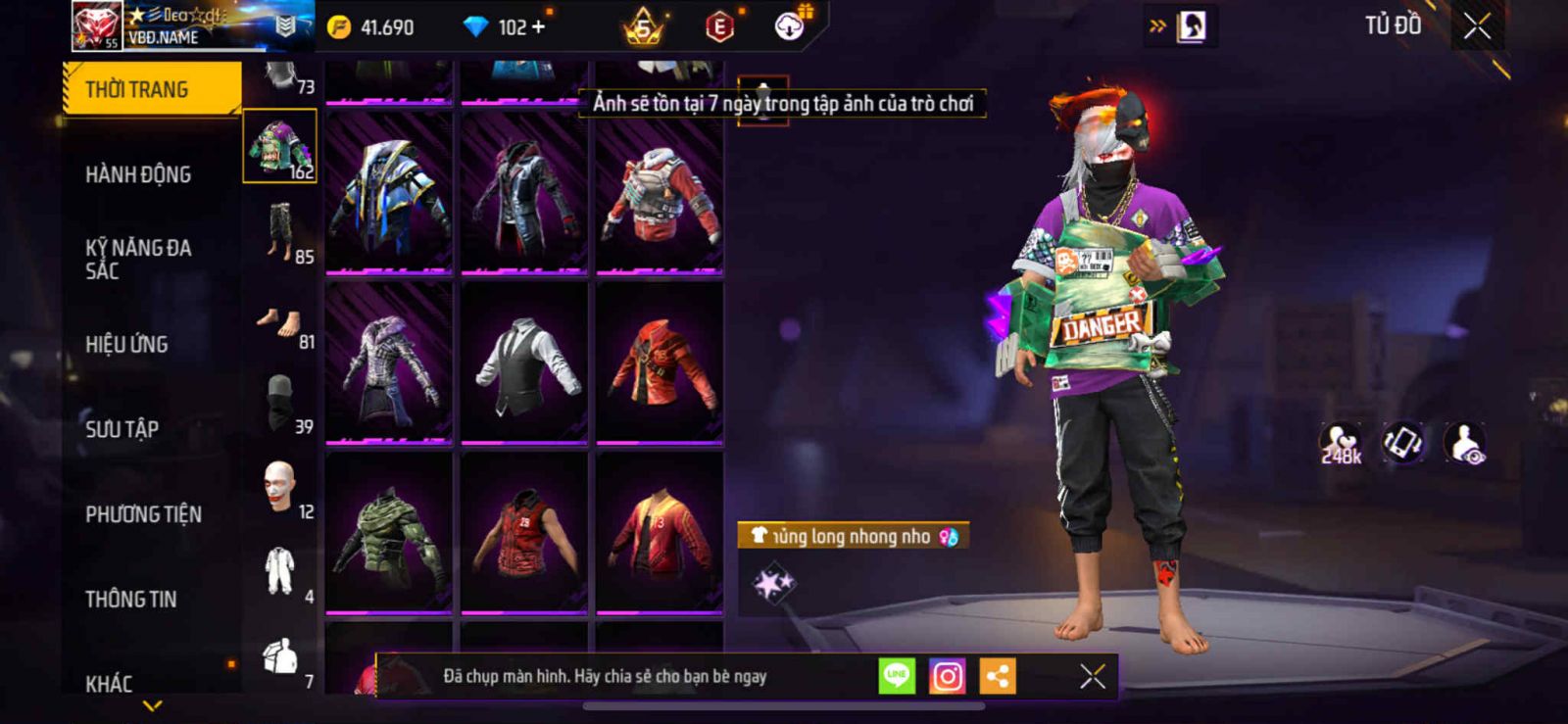
Task: Open the Sưu Tập section
Action: (x=122, y=428)
